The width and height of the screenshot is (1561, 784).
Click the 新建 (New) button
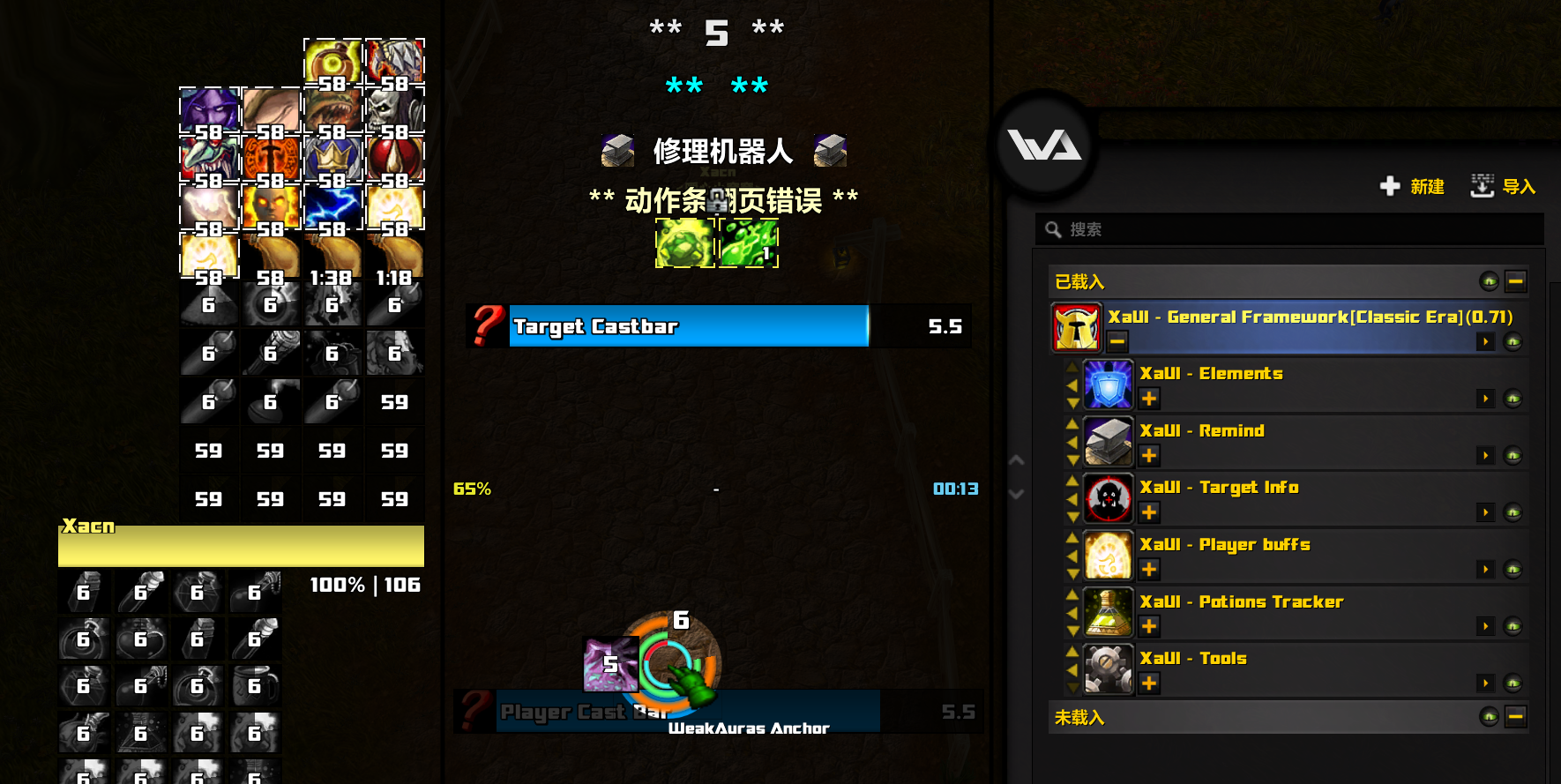click(x=1413, y=186)
